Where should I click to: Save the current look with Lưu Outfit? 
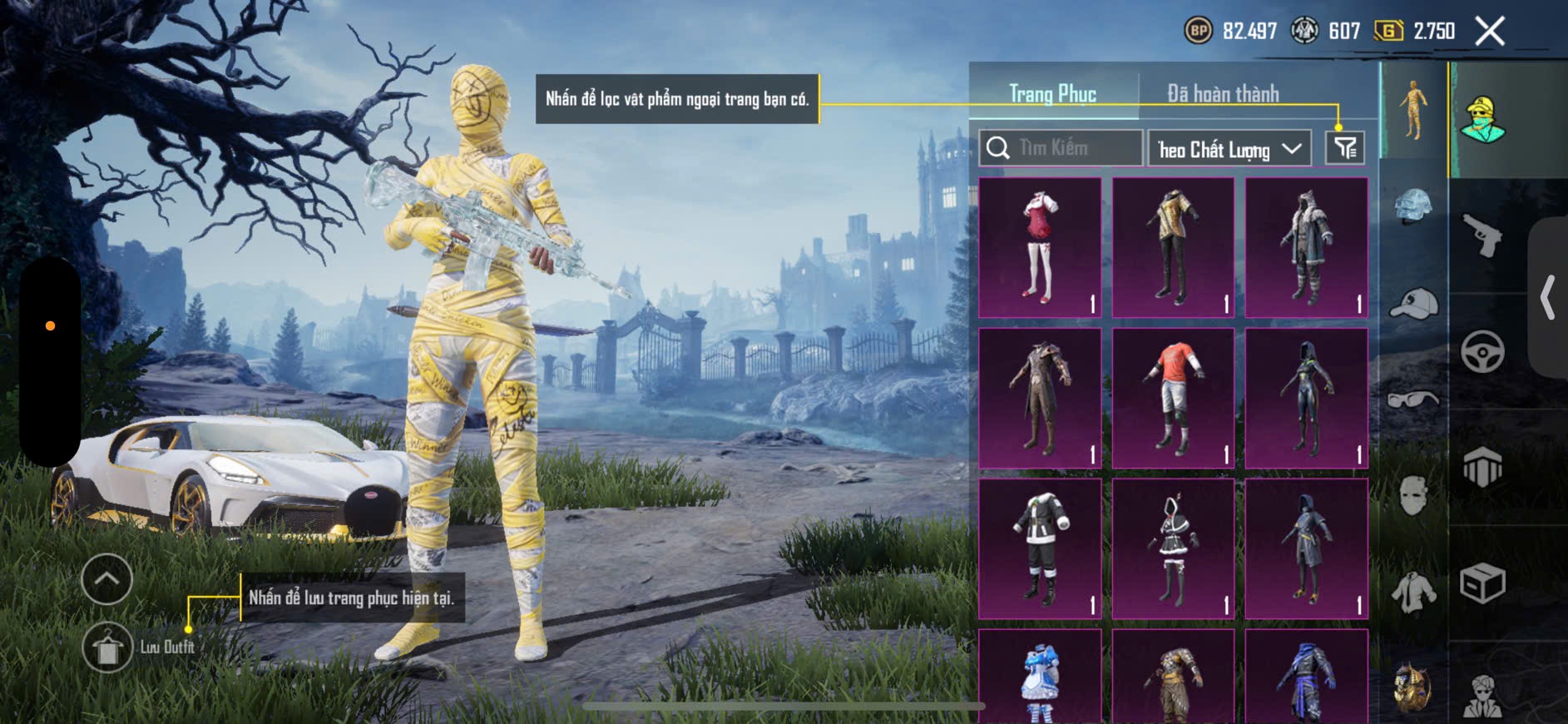[x=107, y=647]
